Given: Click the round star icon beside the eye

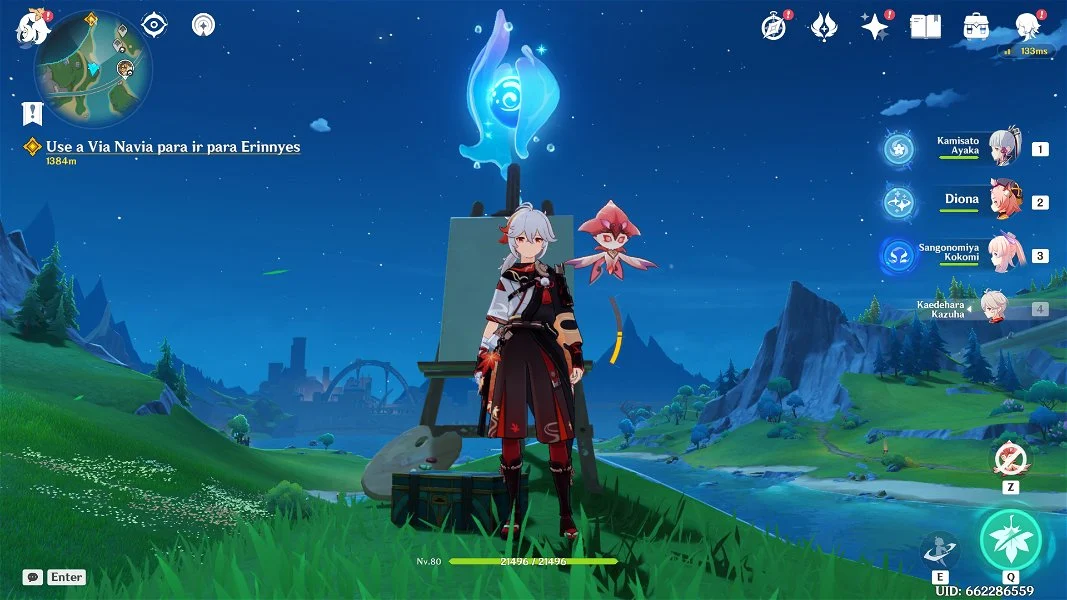Looking at the screenshot, I should click(x=203, y=25).
